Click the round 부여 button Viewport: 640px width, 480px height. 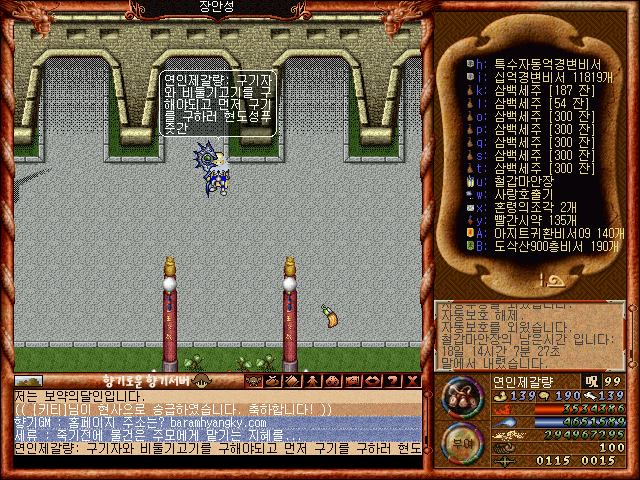point(461,441)
